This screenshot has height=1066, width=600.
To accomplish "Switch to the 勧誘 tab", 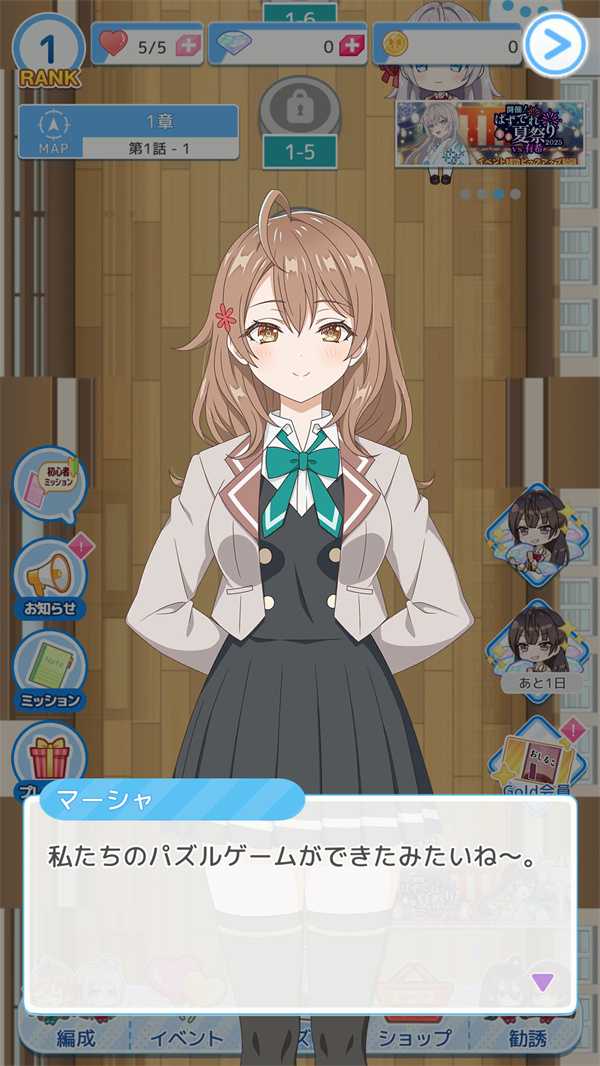I will pyautogui.click(x=527, y=1038).
